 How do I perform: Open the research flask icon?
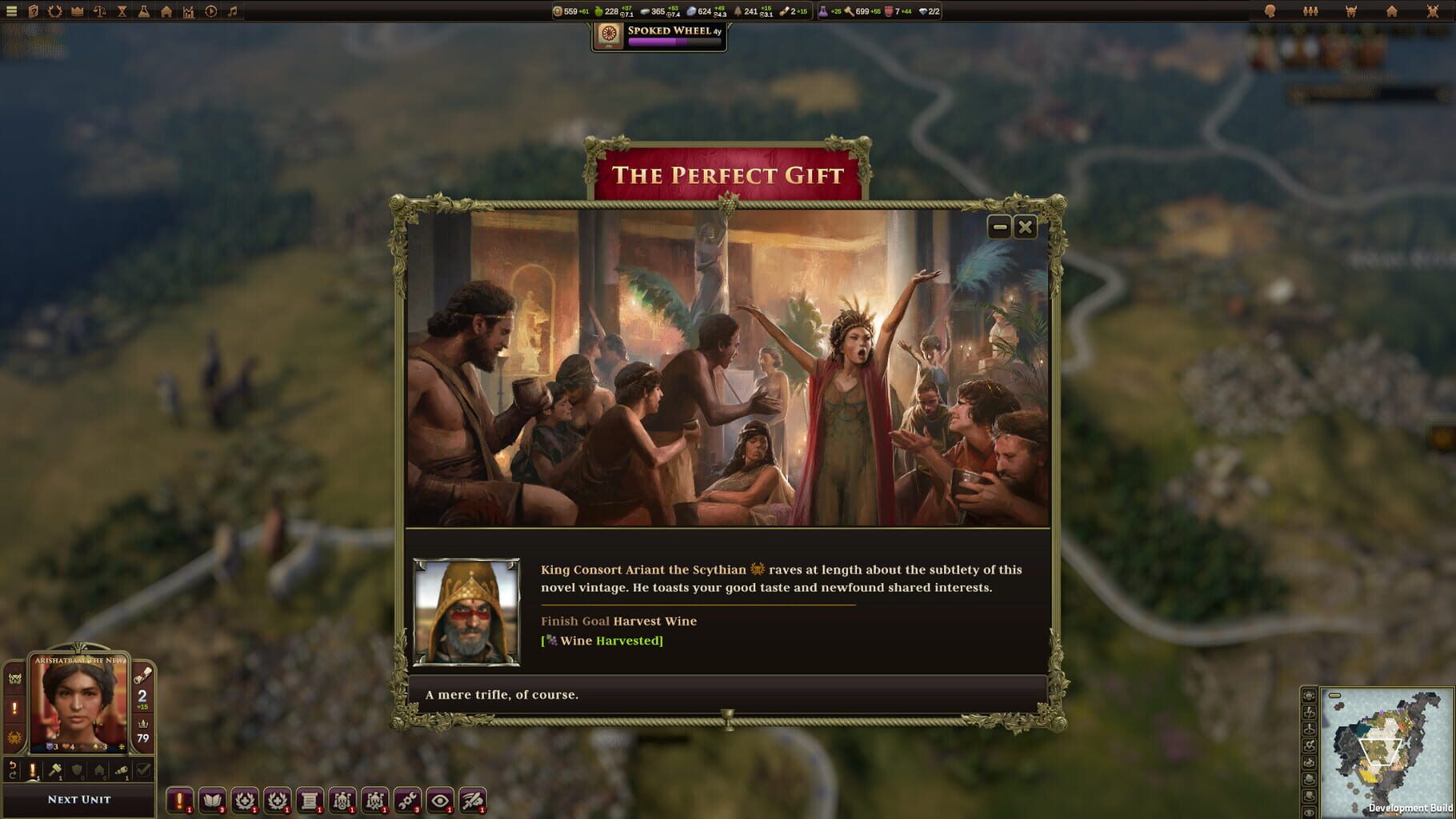tap(144, 10)
